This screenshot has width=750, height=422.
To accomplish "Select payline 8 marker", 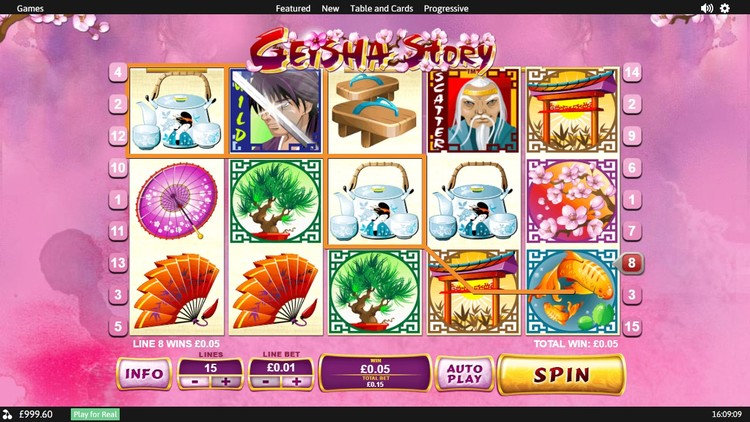I will coord(632,263).
